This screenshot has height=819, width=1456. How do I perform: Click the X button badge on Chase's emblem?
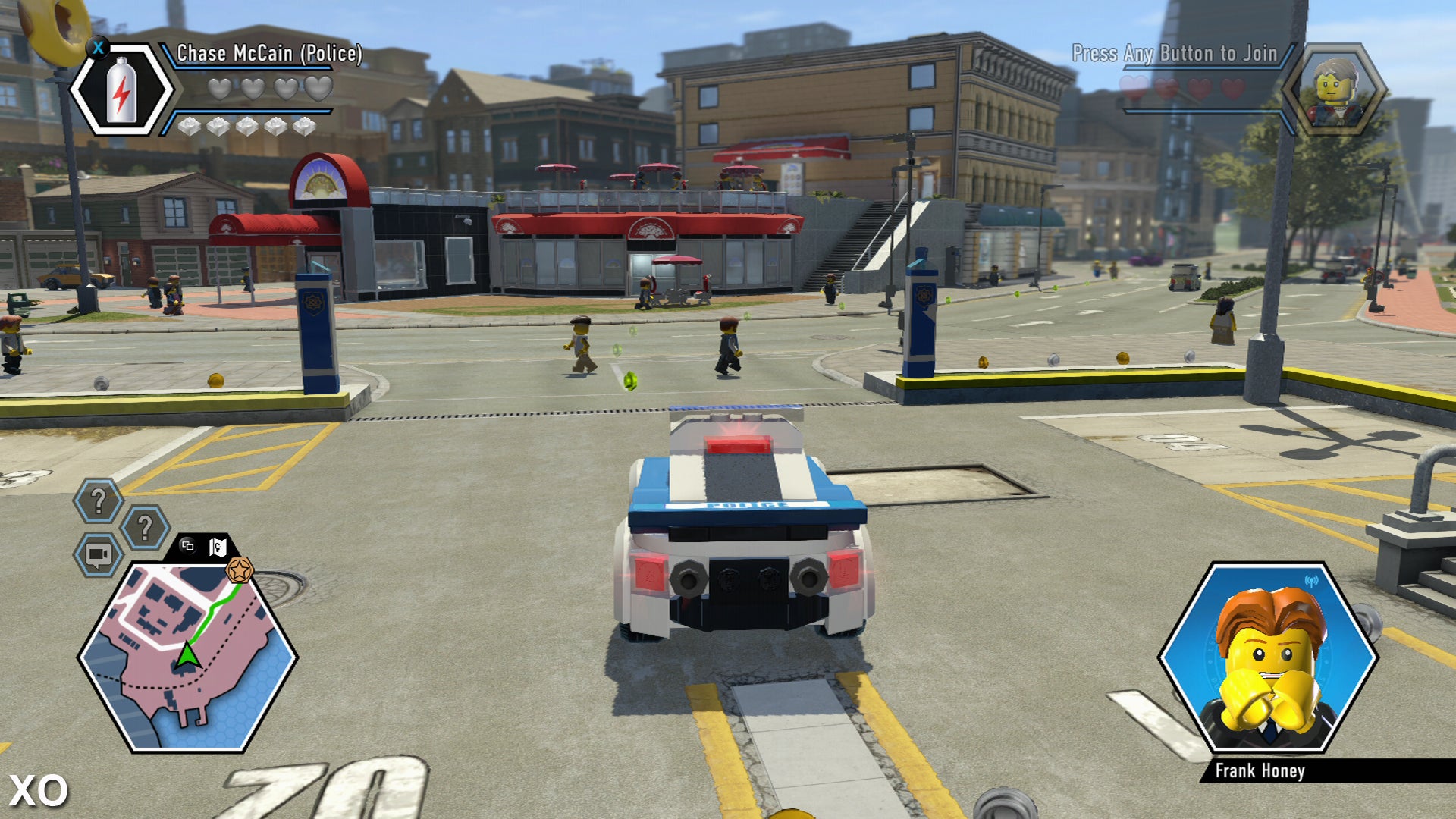point(98,49)
